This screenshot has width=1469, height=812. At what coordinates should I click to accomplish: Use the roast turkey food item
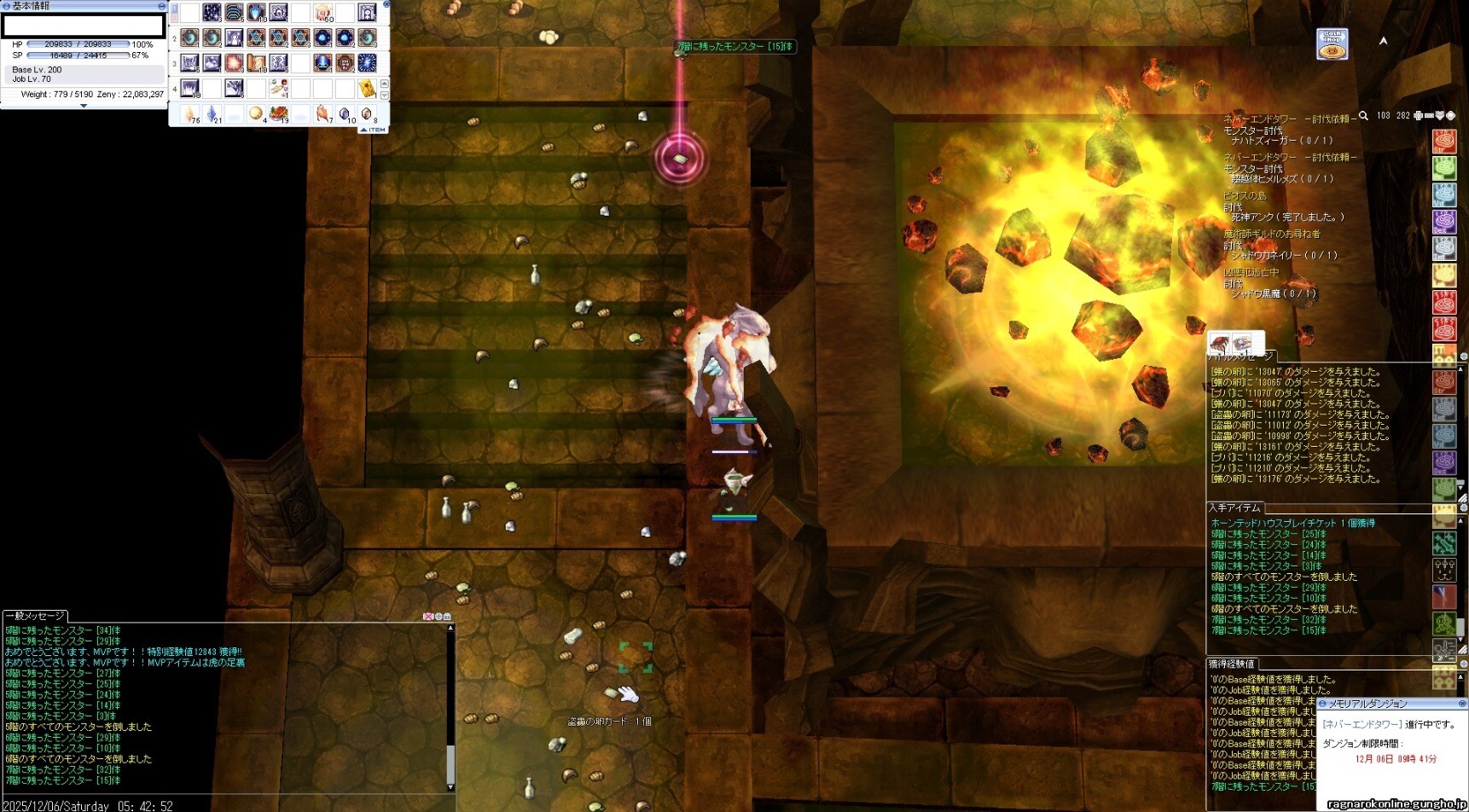(278, 113)
